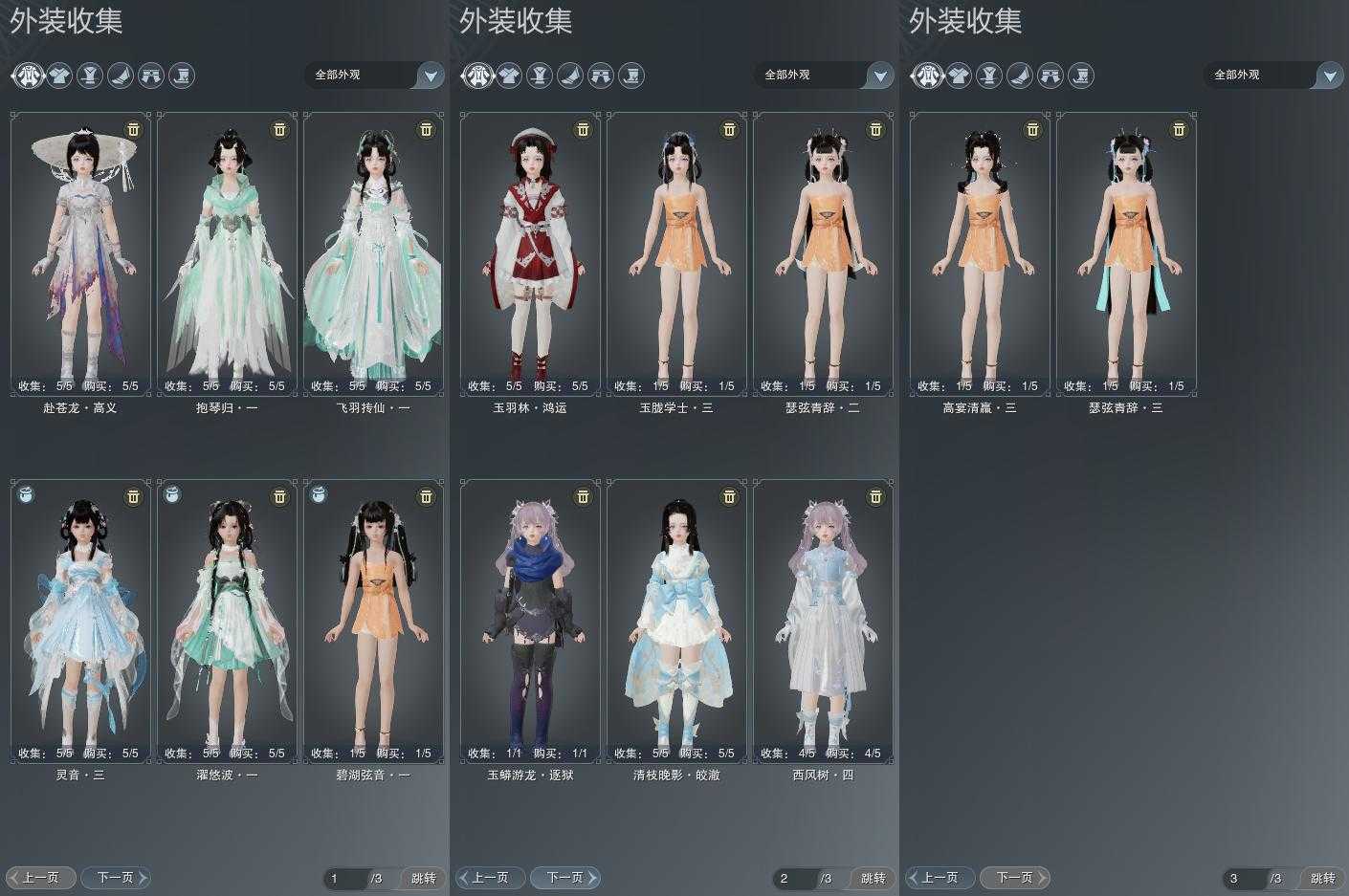Select the 赴苍龙·高义 outfit card
The image size is (1349, 896).
tap(80, 253)
